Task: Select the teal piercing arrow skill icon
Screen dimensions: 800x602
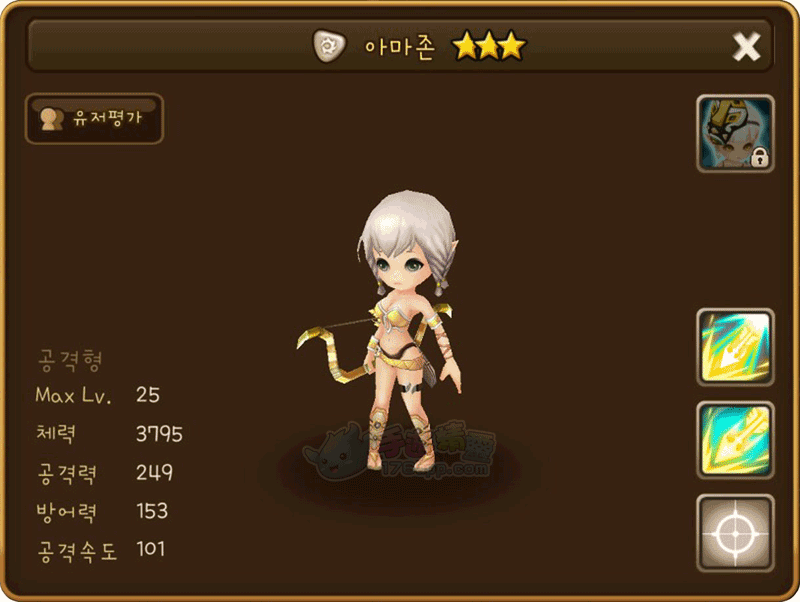Action: (x=735, y=440)
